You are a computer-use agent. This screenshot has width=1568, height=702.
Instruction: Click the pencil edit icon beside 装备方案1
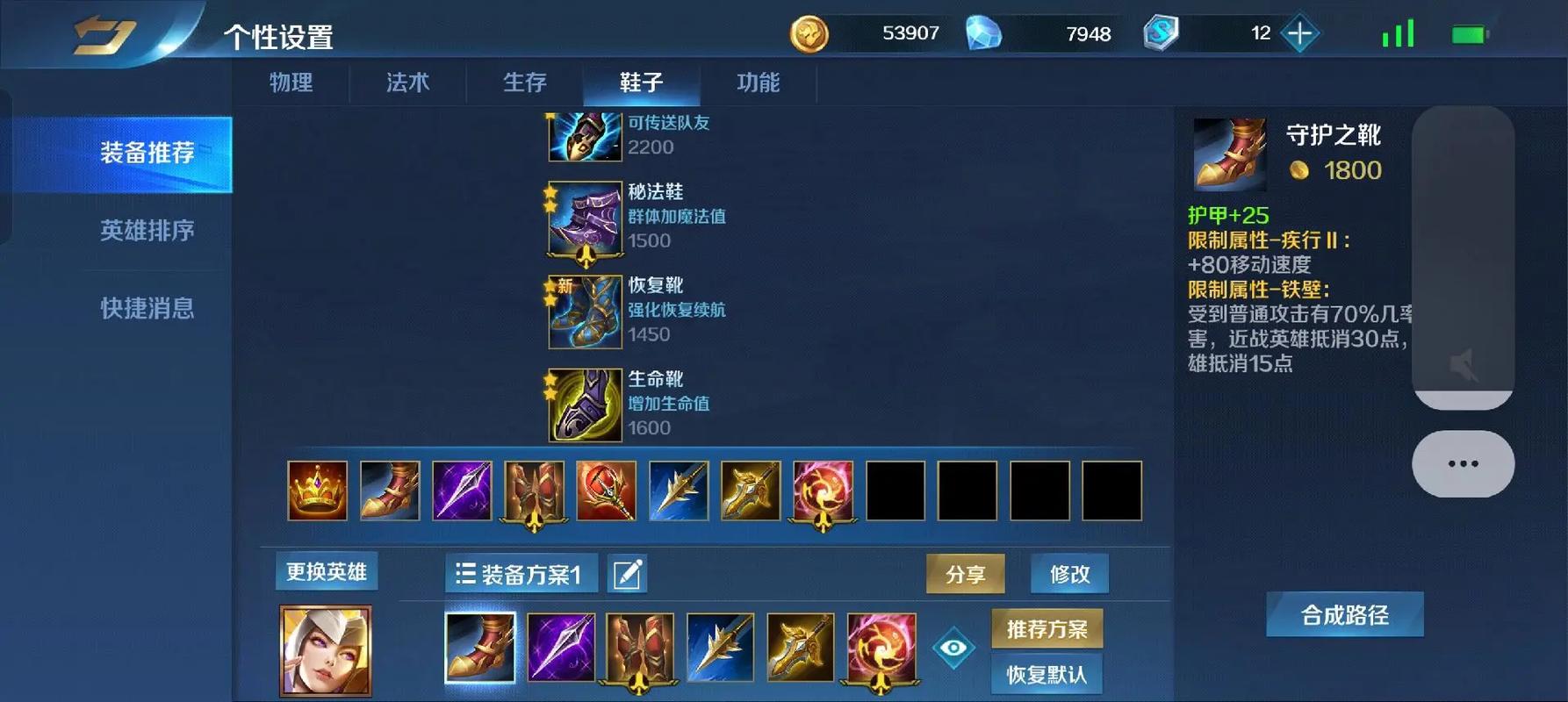coord(626,573)
